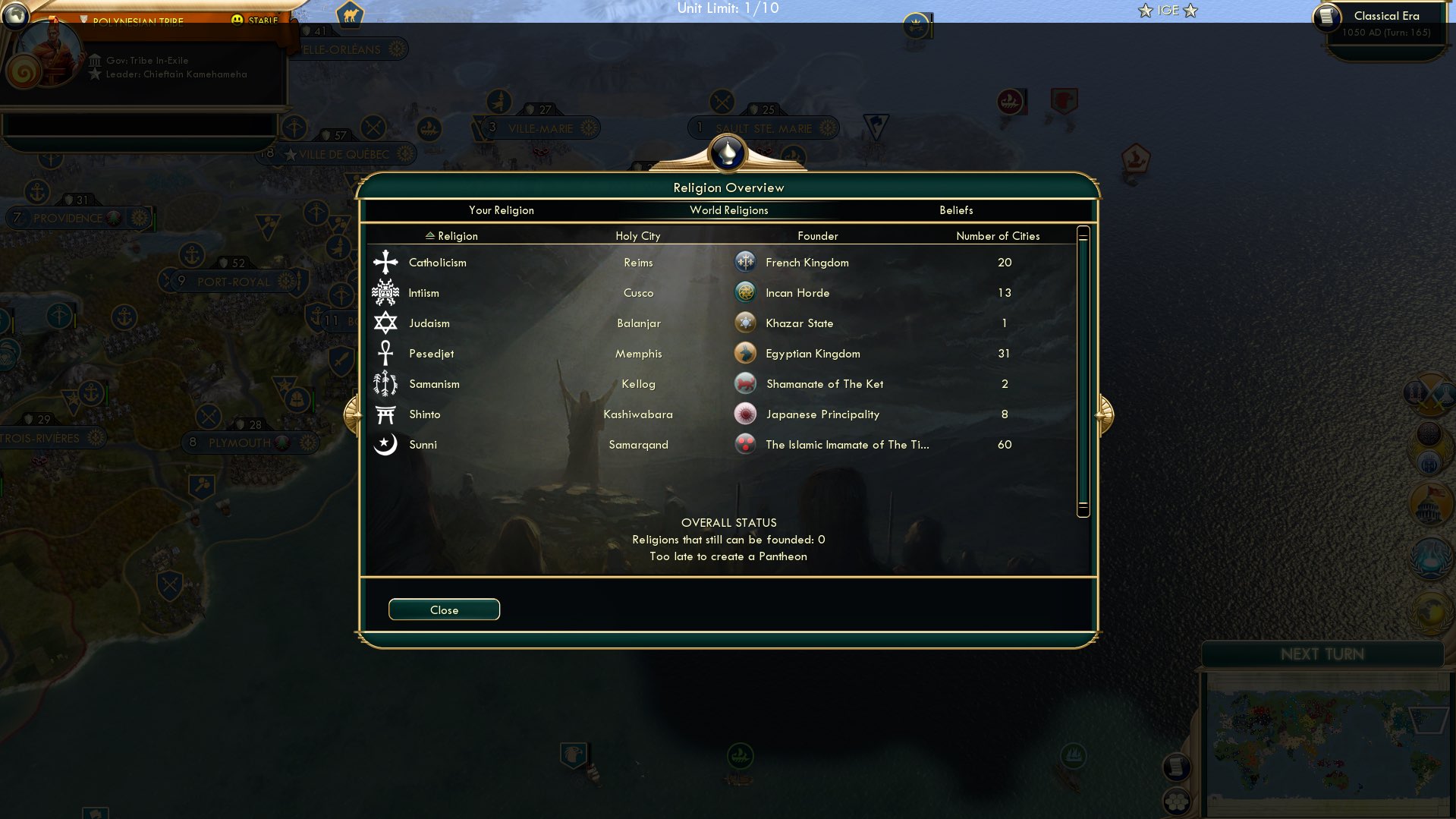The height and width of the screenshot is (819, 1456).
Task: Click the Judaism Star of David icon
Action: 385,323
